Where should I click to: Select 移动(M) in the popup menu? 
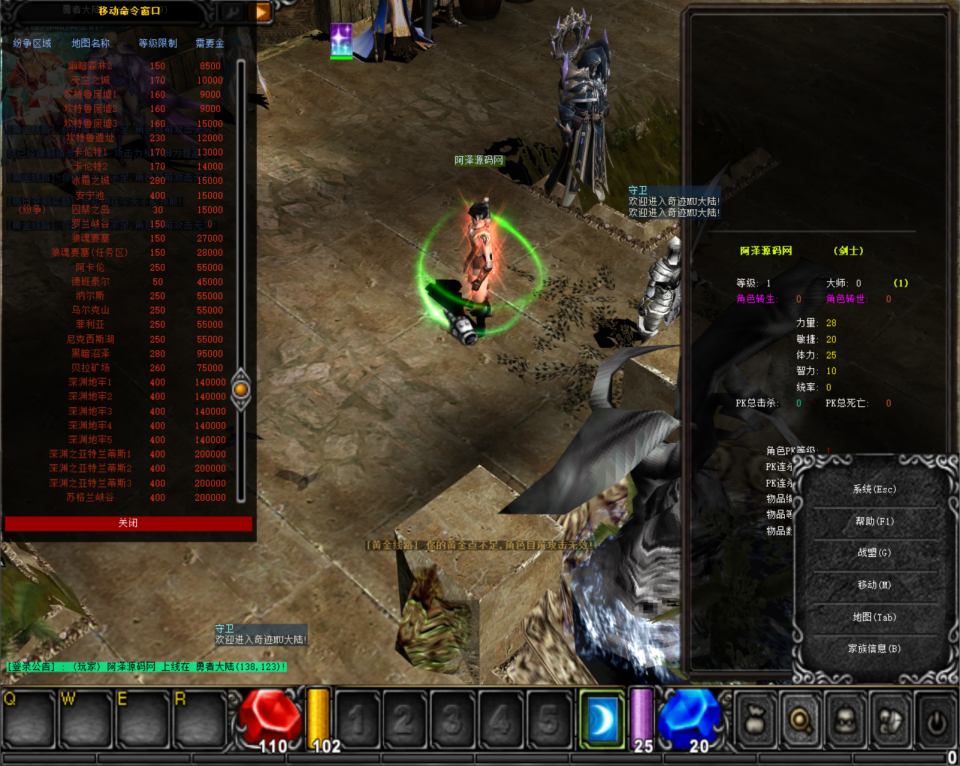coord(873,585)
